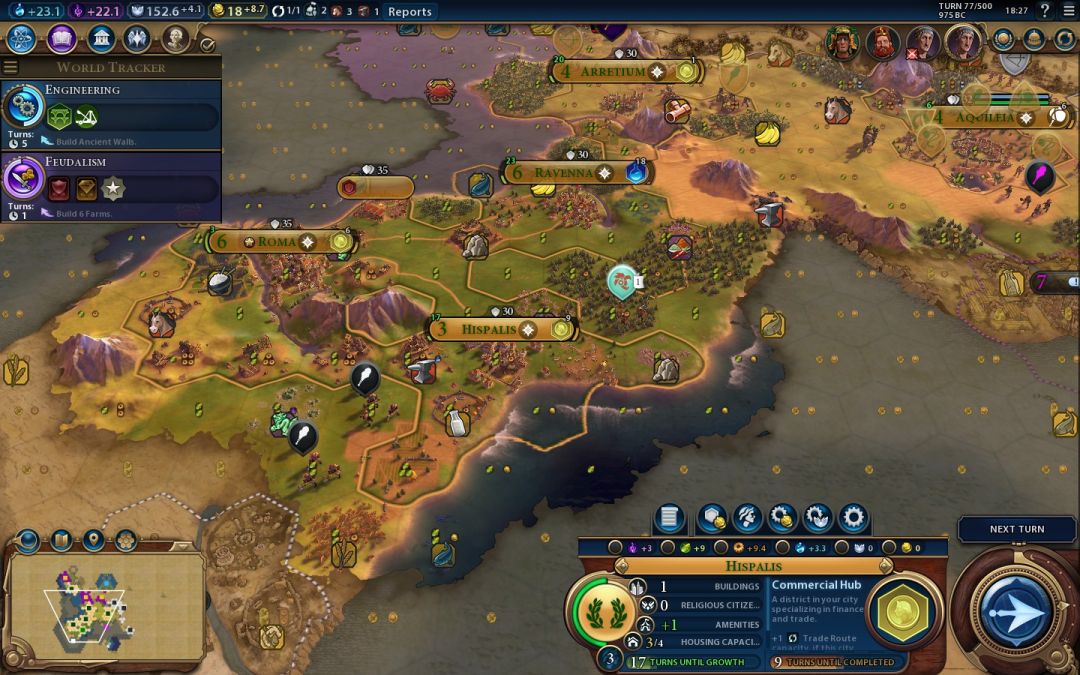This screenshot has width=1080, height=675.
Task: Open the religion screen via the winged icon
Action: 137,39
